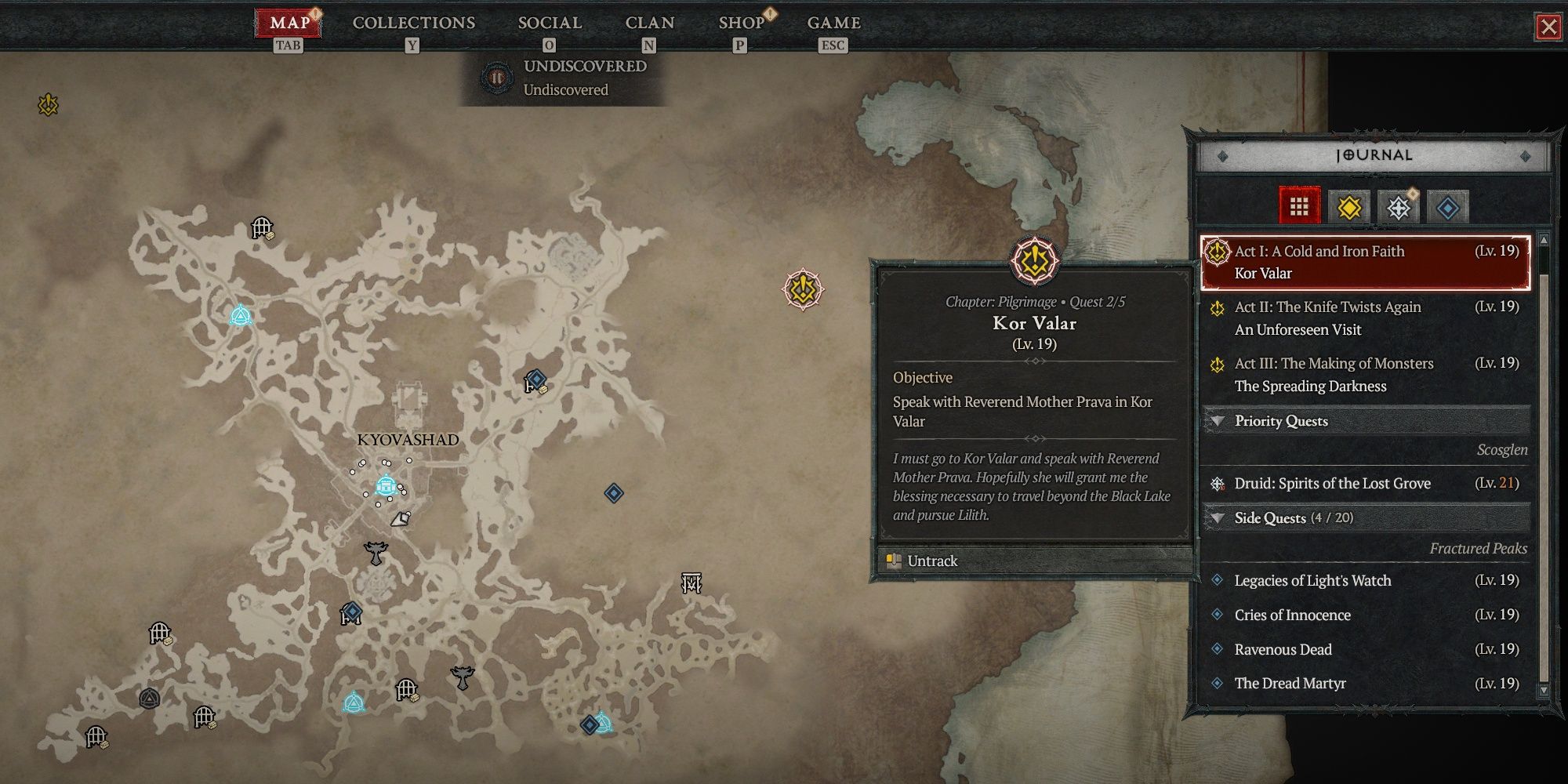
Task: Collapse the Side Quests section
Action: pos(1220,518)
